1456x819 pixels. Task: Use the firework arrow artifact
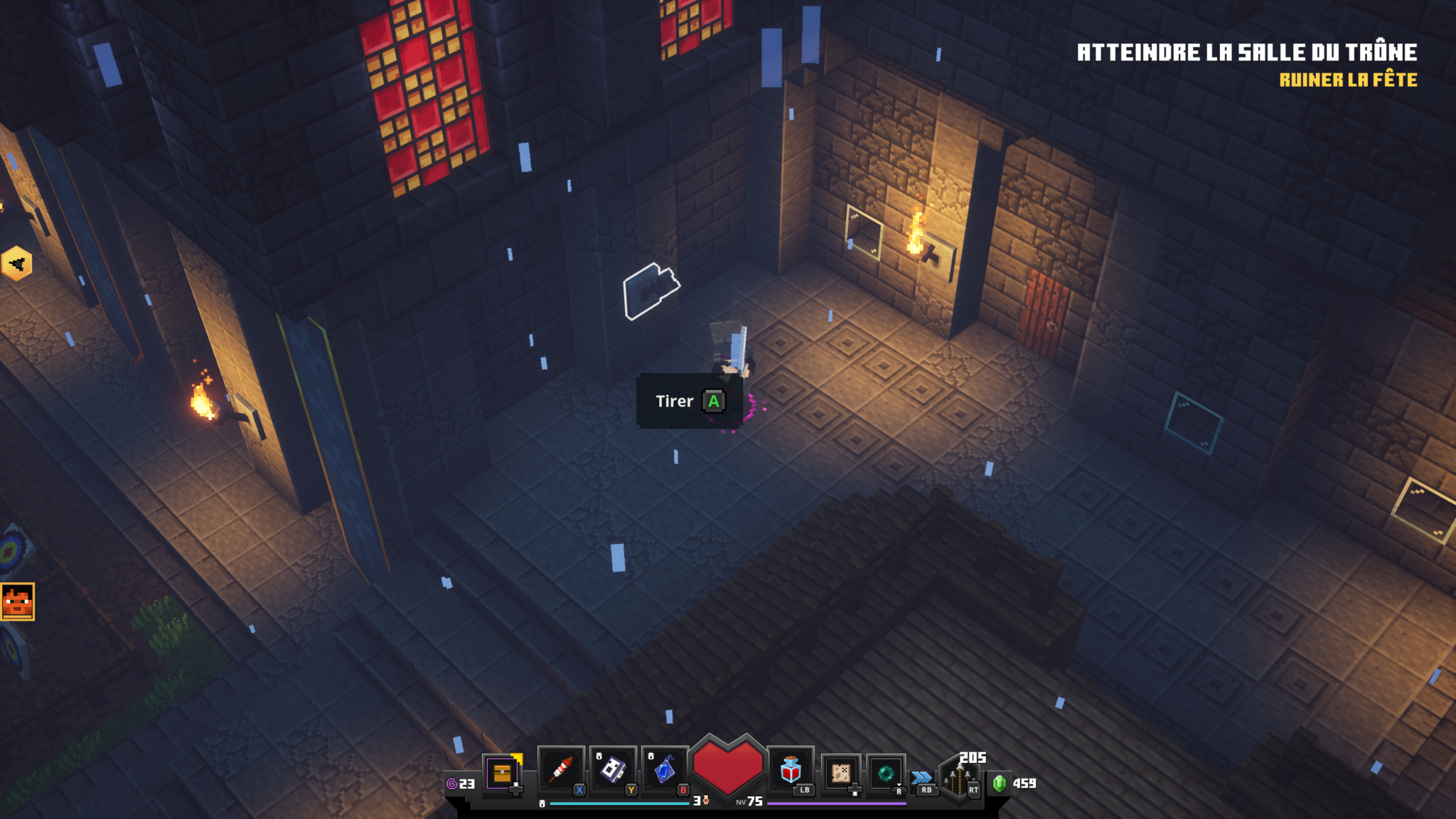point(561,770)
